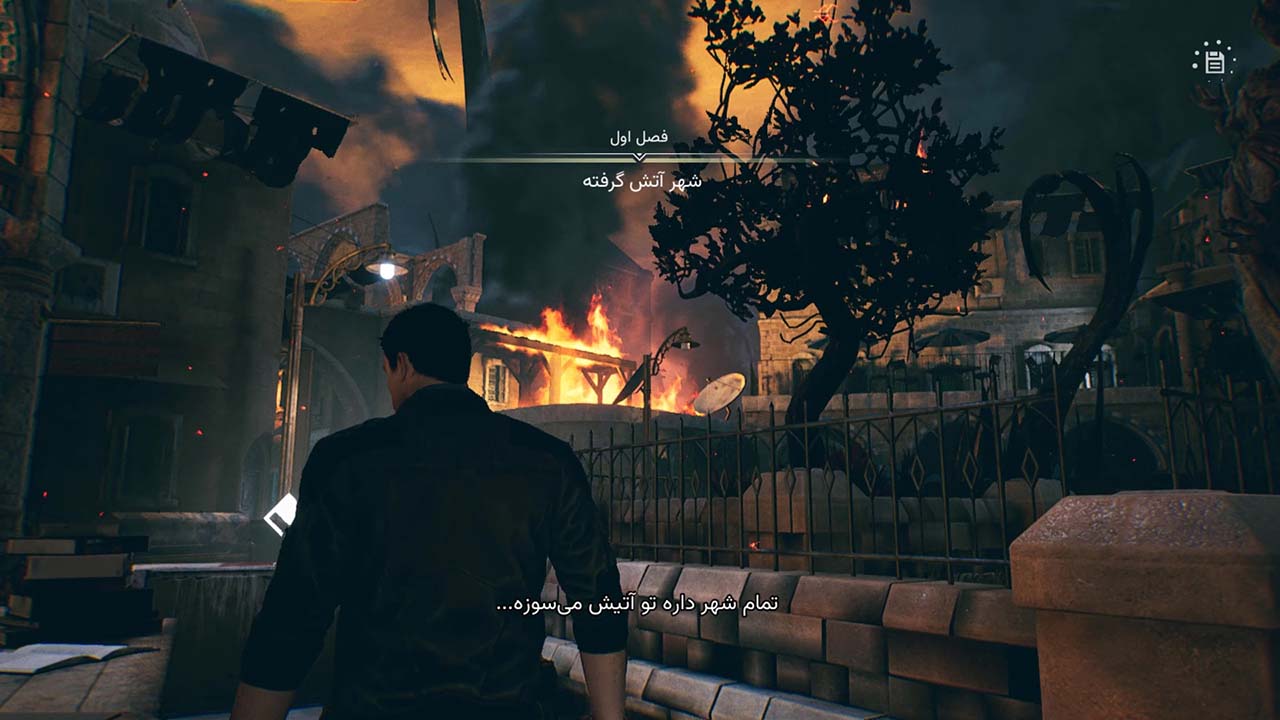Click the floppy disk autosave icon
Viewport: 1280px width, 720px height.
[1214, 62]
